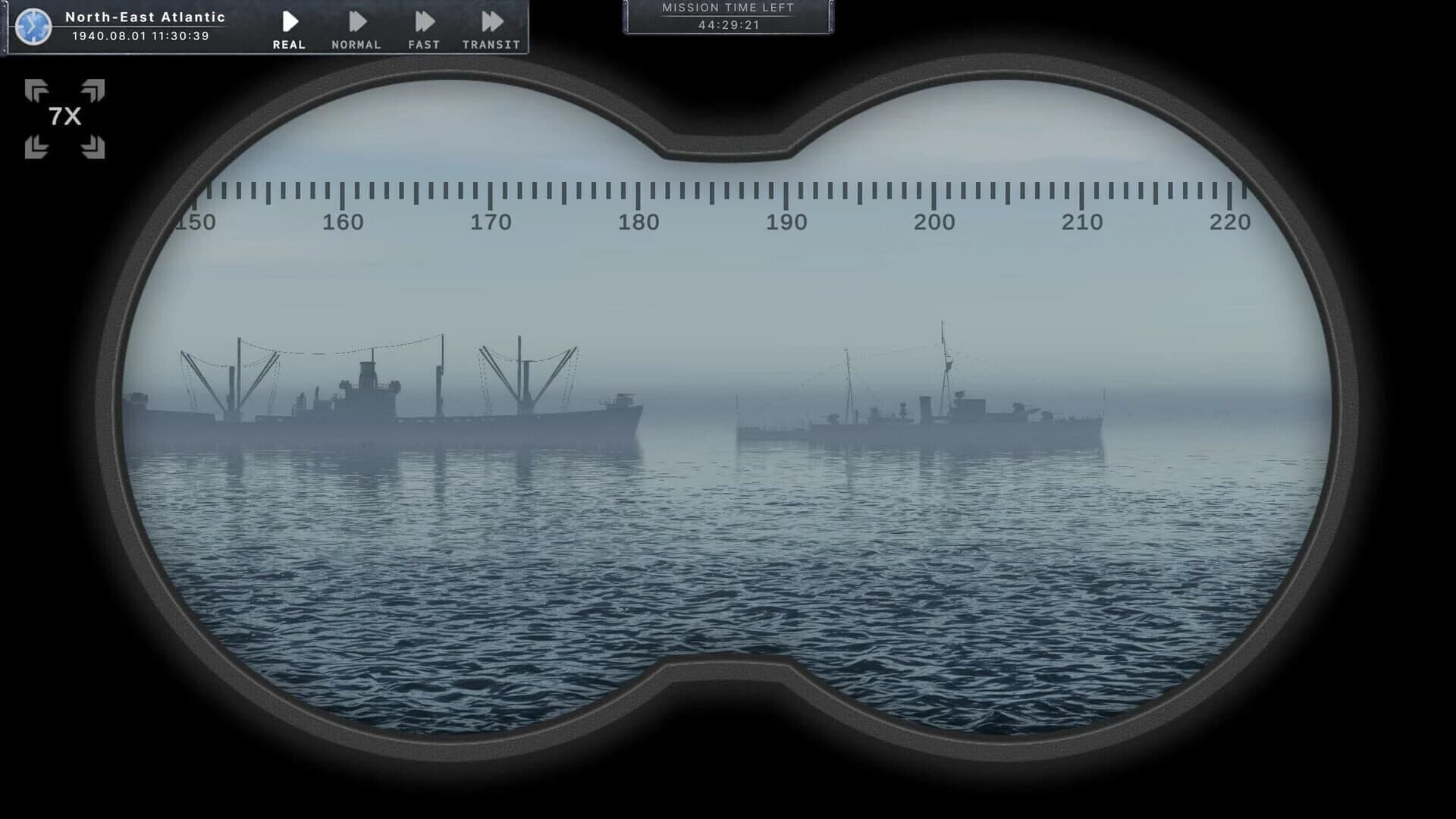Click bearing 180 on the compass scale
This screenshot has width=1456, height=819.
[x=638, y=223]
